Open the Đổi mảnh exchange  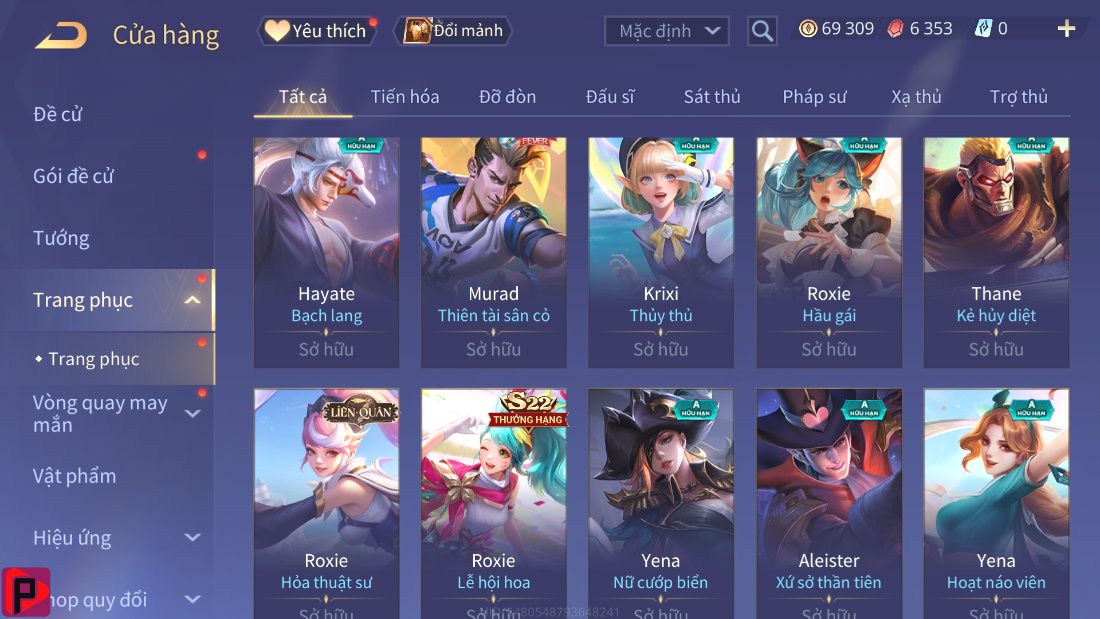(454, 31)
